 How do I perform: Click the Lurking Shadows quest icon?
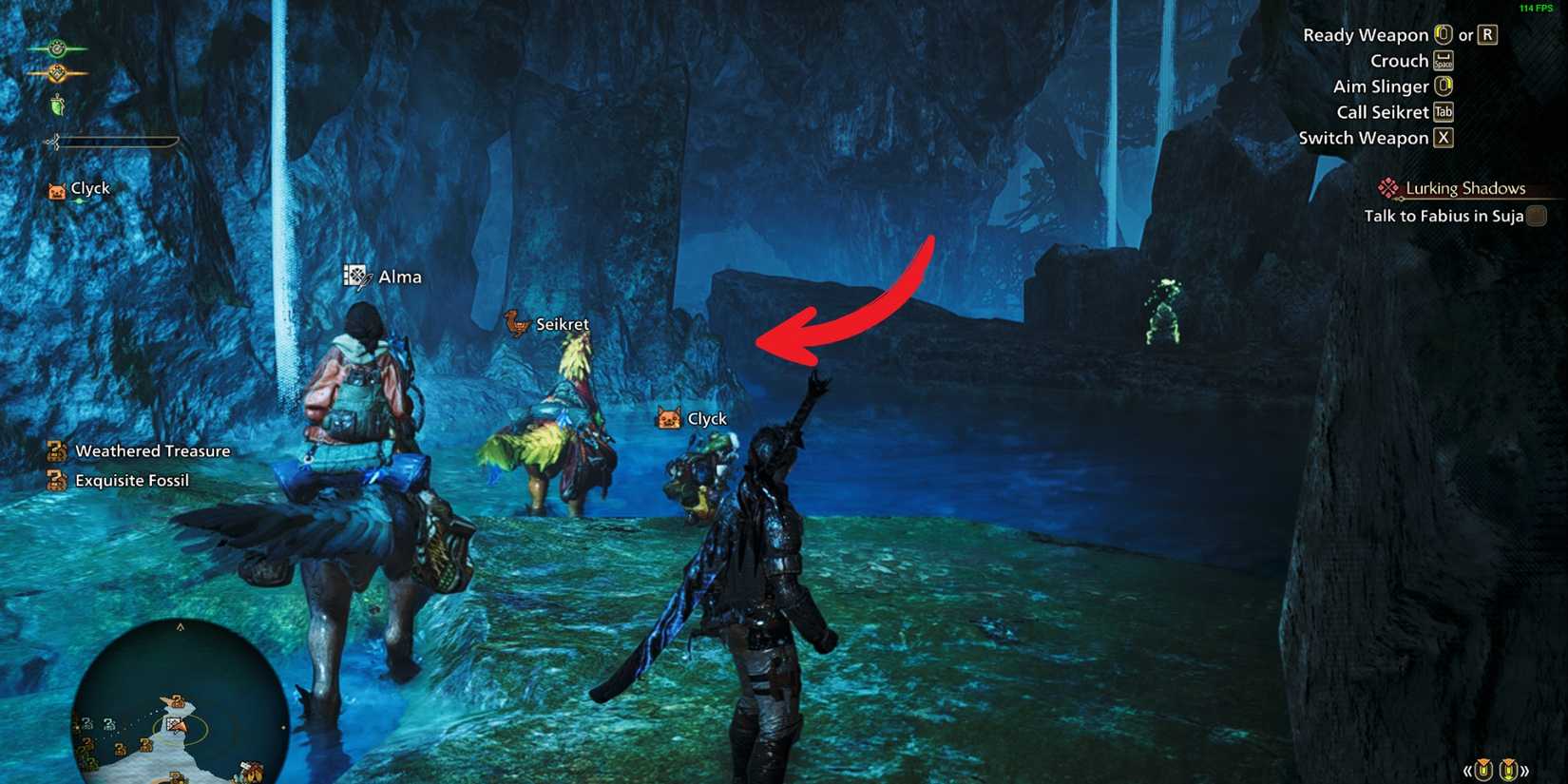click(x=1386, y=187)
